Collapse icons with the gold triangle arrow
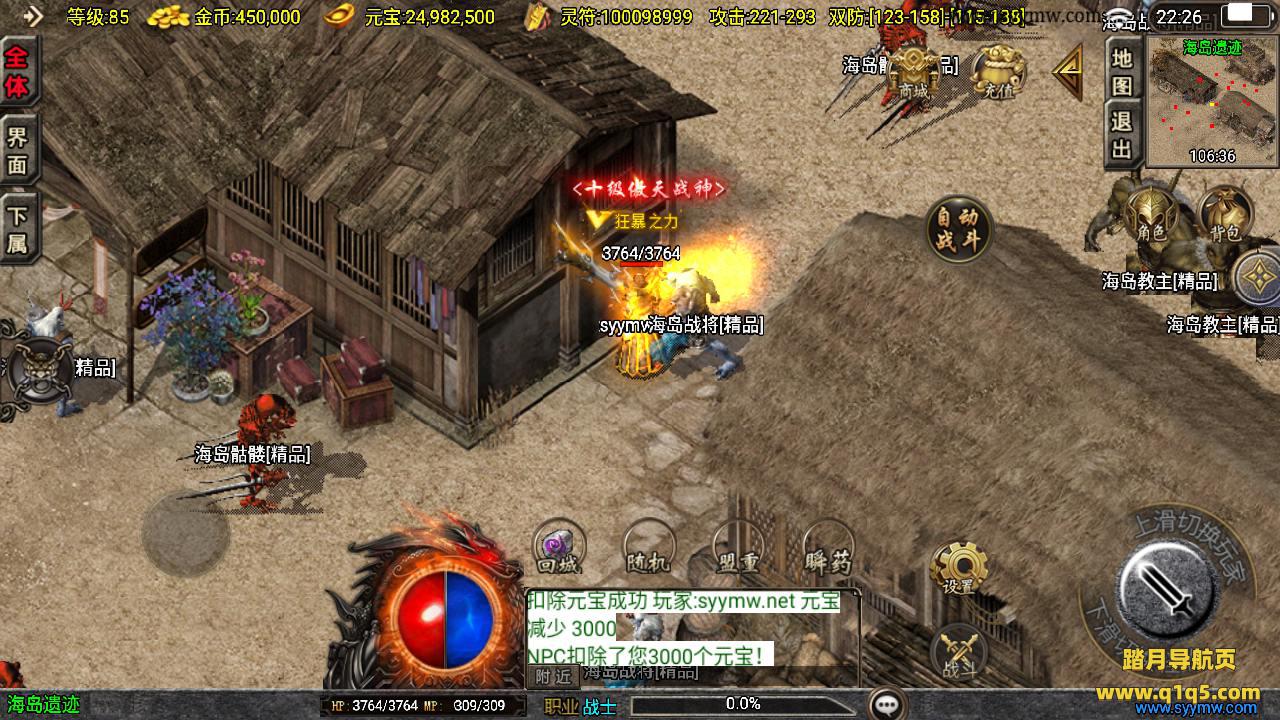The height and width of the screenshot is (720, 1280). (1068, 72)
